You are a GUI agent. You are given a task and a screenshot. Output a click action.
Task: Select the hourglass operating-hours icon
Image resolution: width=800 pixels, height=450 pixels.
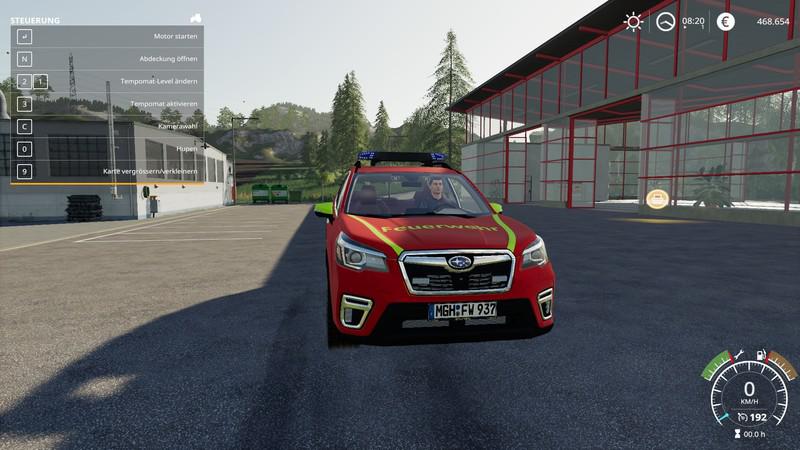738,435
